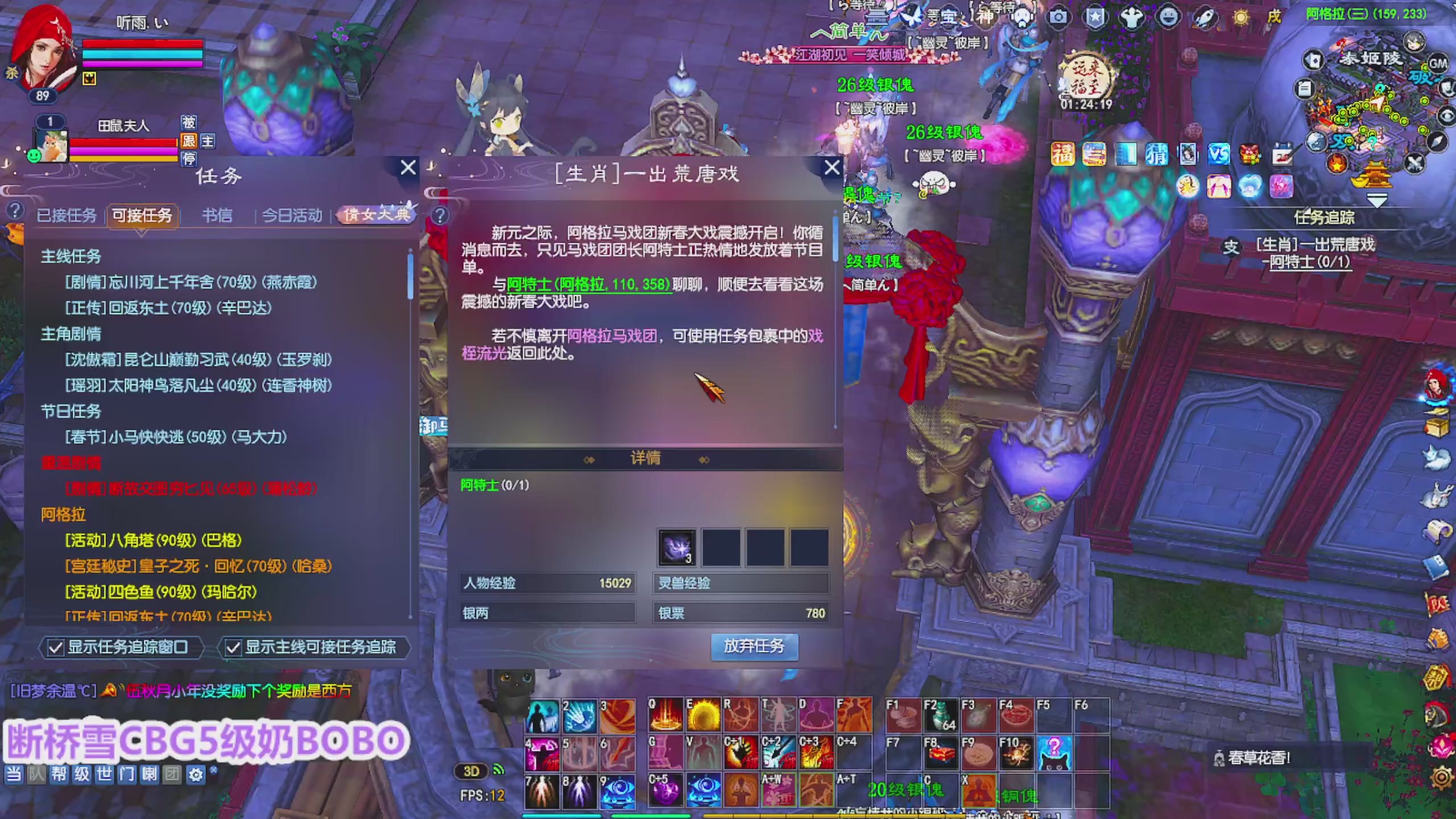Switch to the 可接任务 tab
1456x819 pixels.
click(x=142, y=216)
